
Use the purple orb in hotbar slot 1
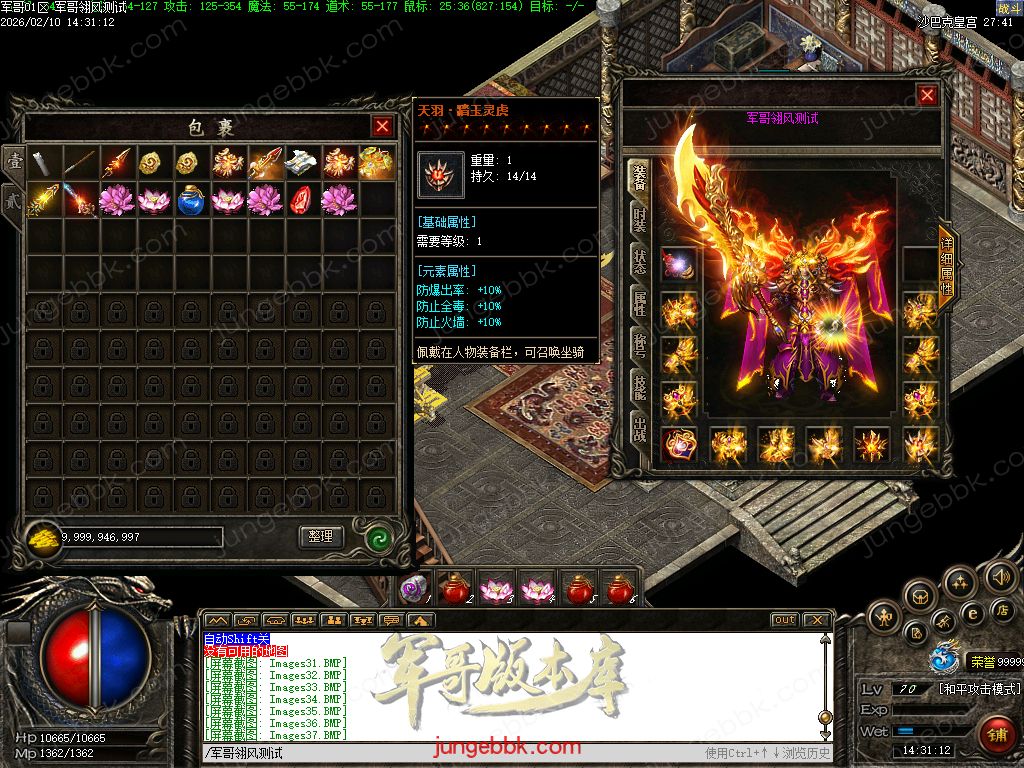[413, 590]
